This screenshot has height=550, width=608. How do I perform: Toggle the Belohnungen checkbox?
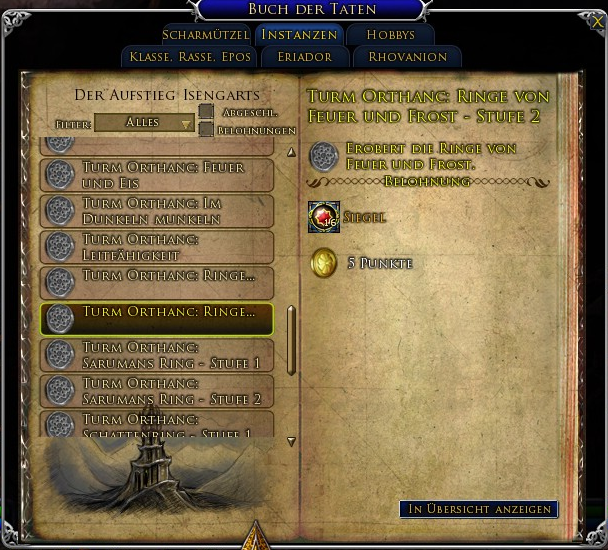pyautogui.click(x=206, y=129)
